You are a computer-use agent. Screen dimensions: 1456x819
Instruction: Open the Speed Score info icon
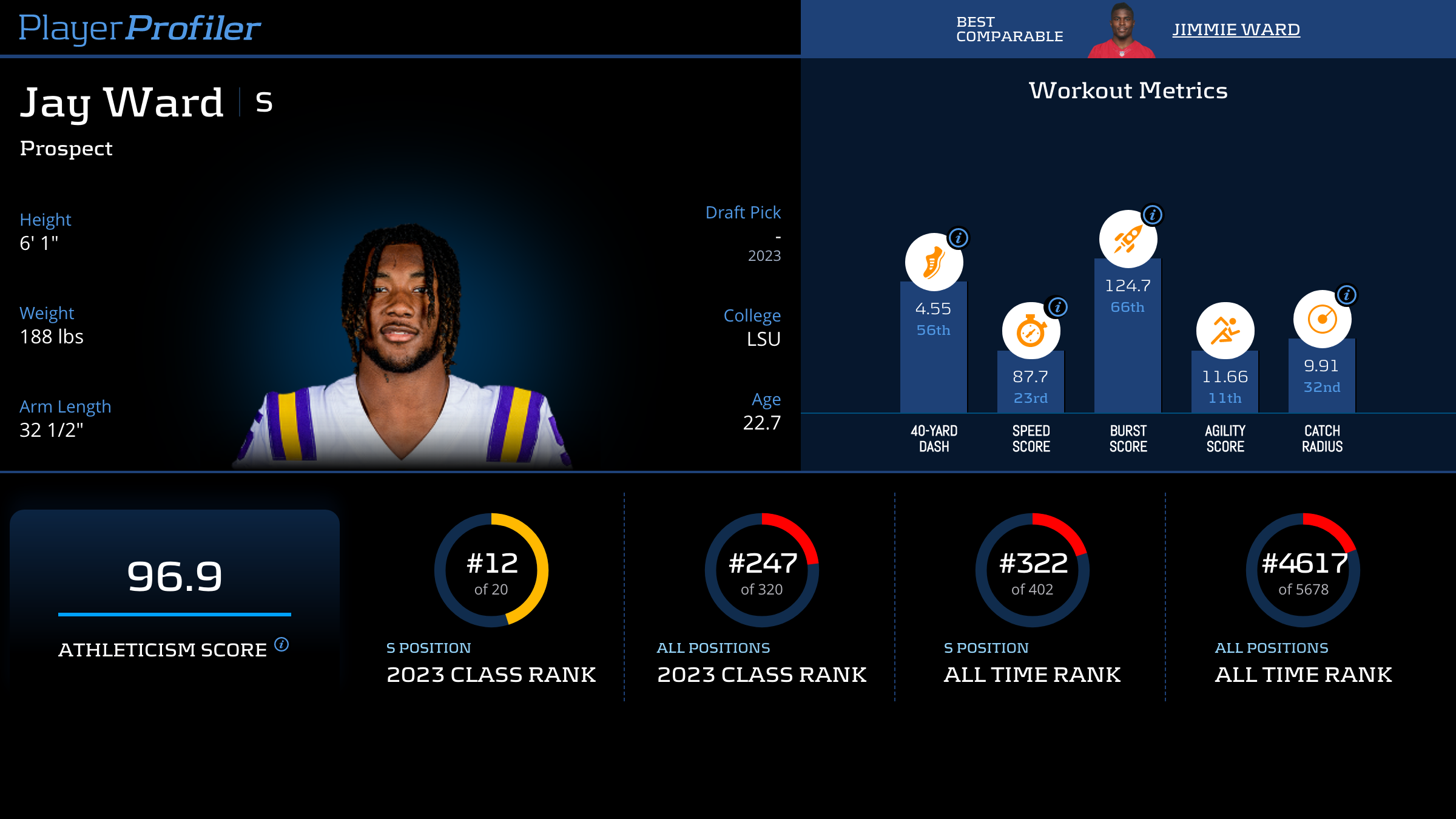point(1058,307)
